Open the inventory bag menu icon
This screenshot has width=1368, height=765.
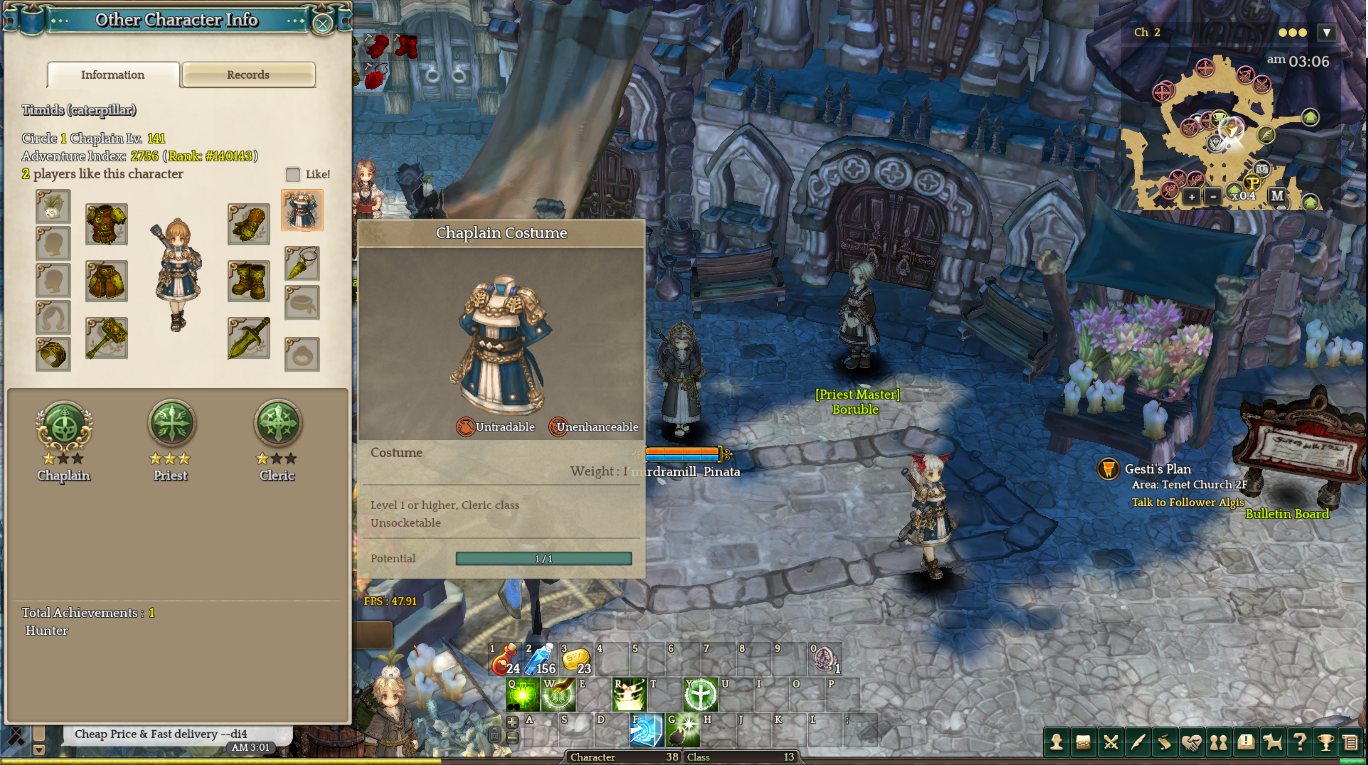pos(1083,742)
